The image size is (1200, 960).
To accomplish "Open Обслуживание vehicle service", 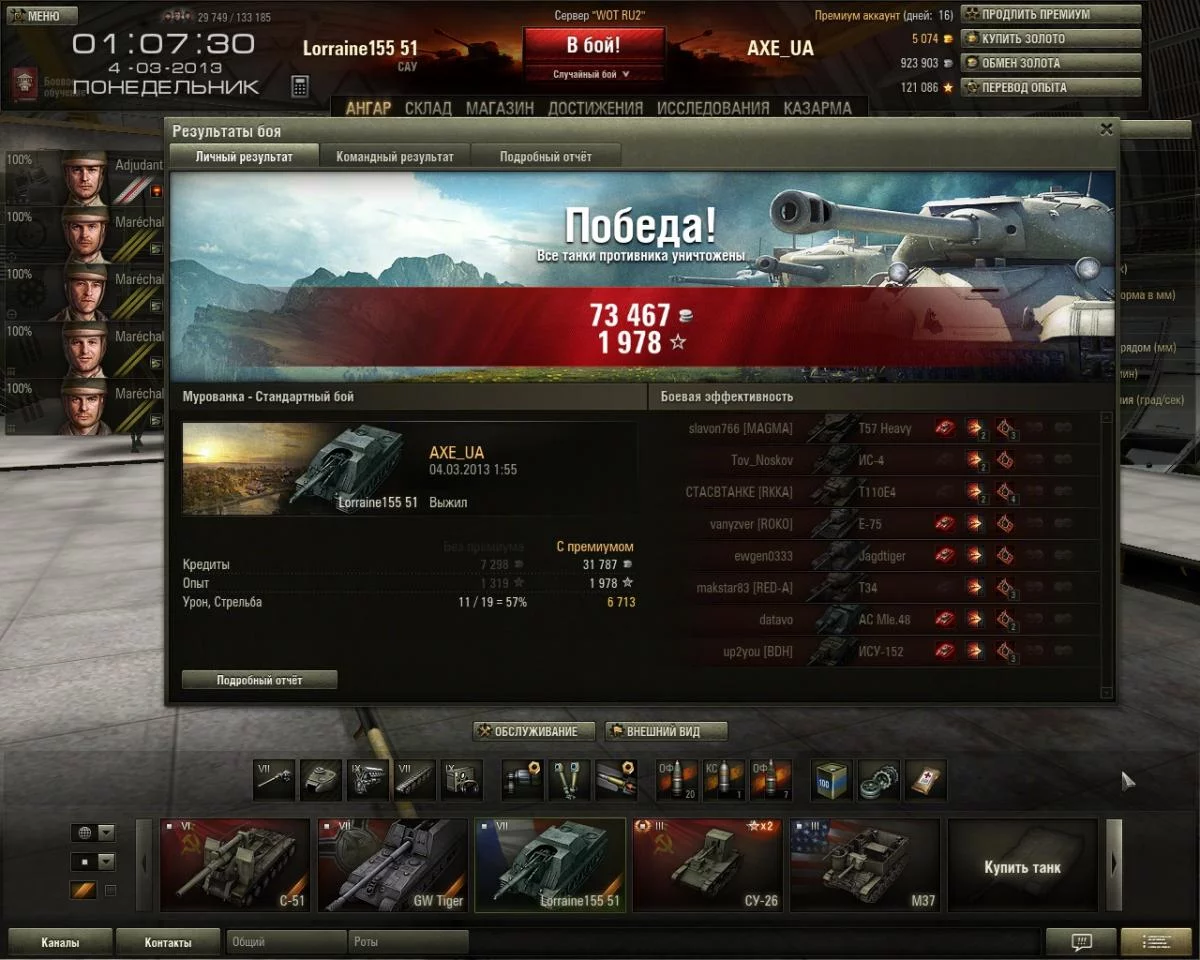I will click(534, 732).
